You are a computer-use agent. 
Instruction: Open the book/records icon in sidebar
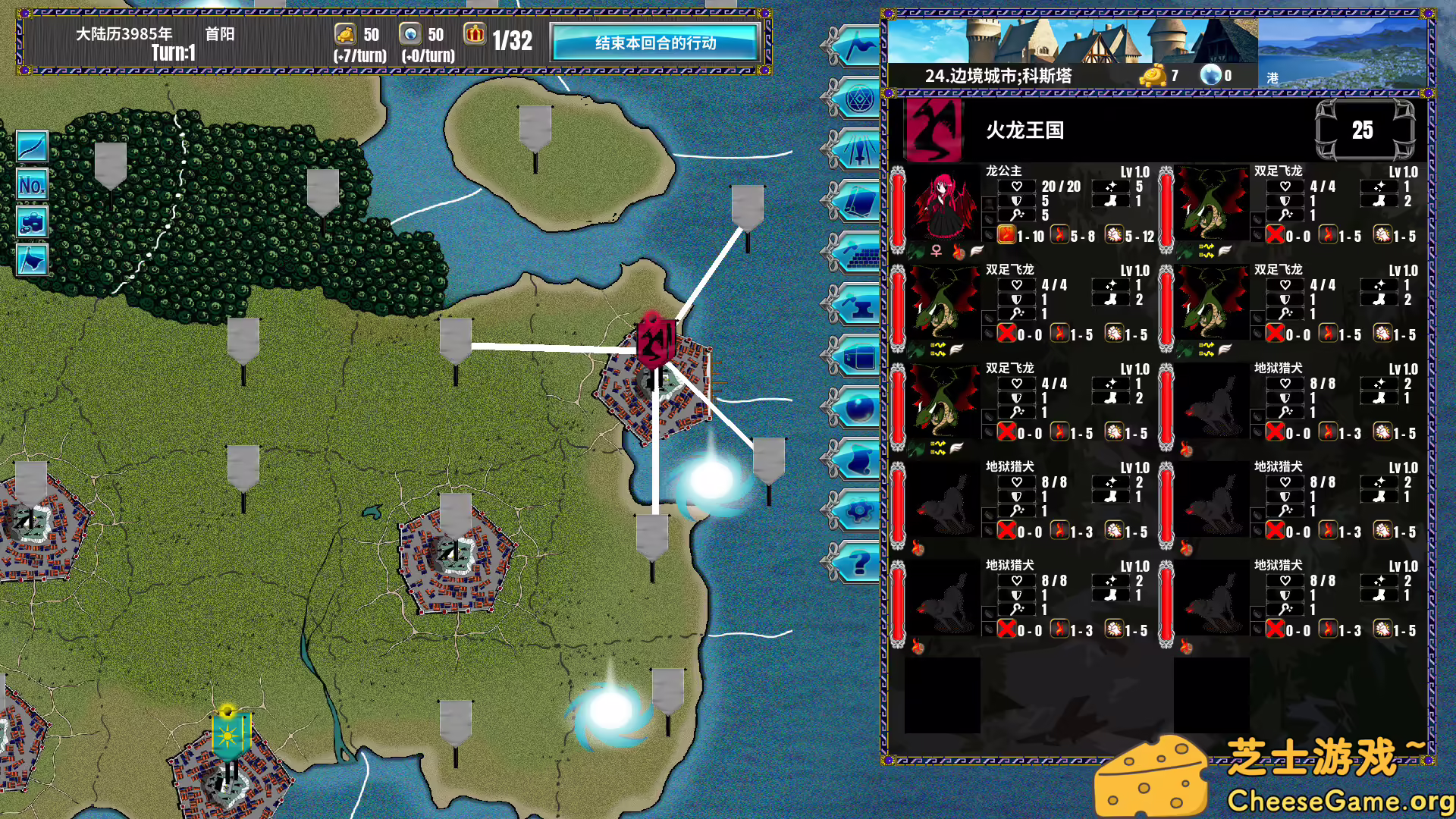coord(861,199)
